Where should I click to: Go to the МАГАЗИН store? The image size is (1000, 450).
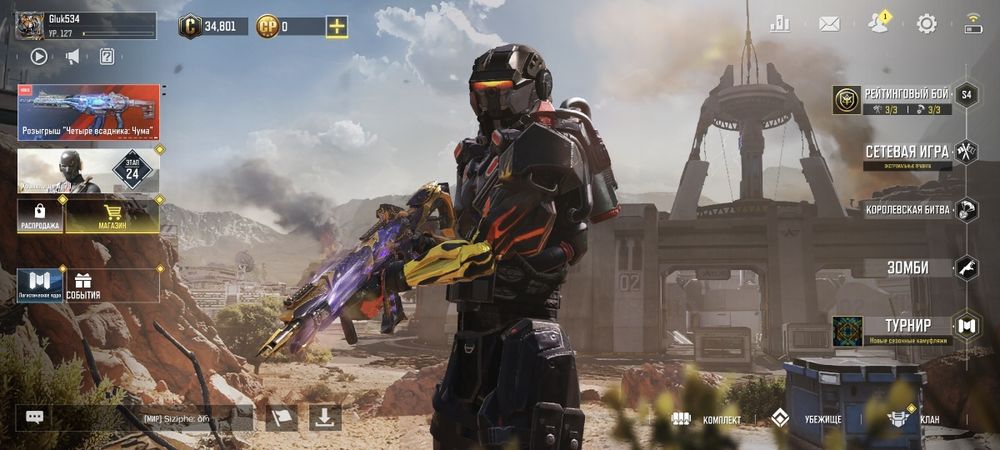(112, 215)
